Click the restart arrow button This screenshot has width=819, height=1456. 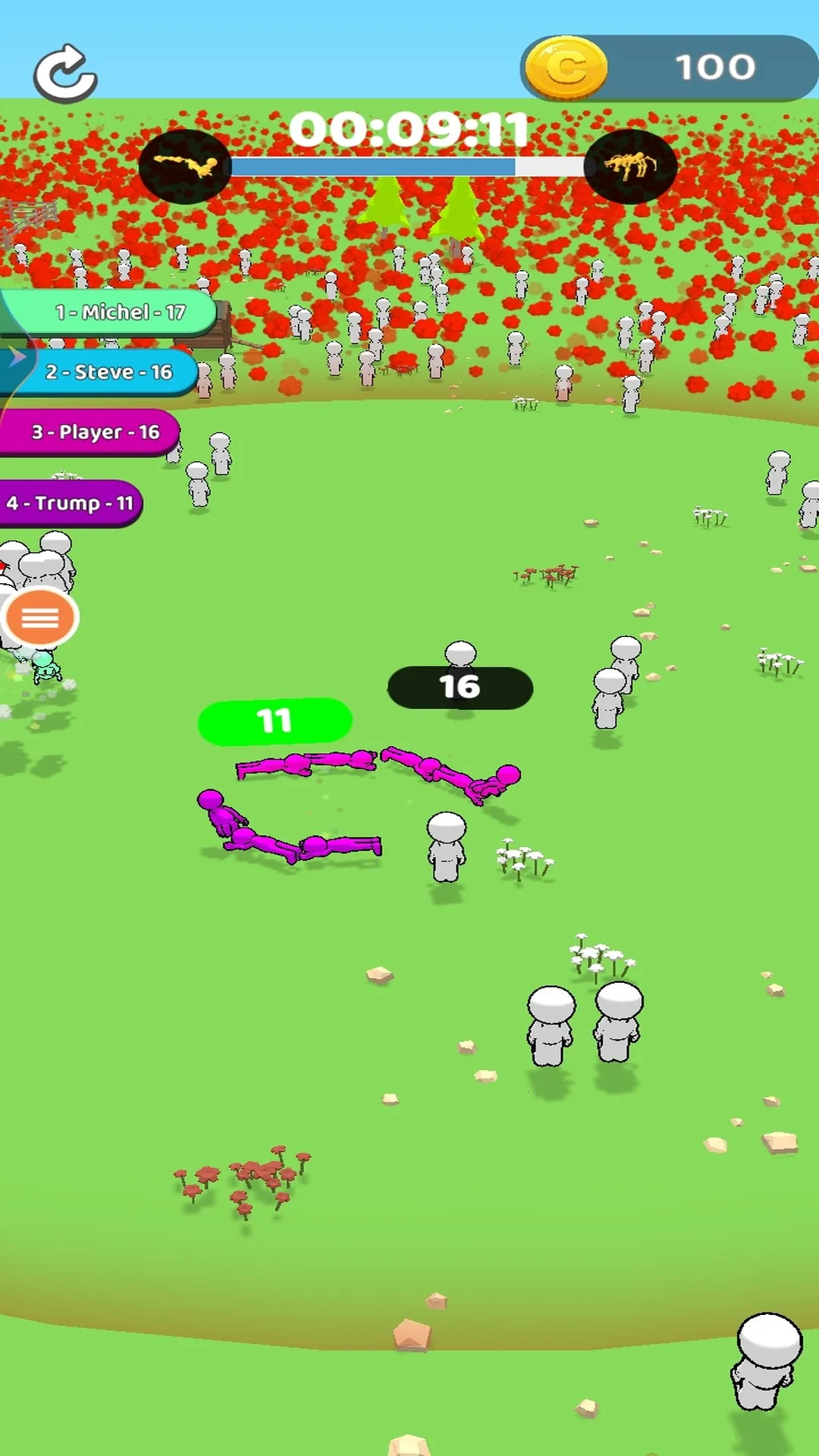click(x=65, y=73)
